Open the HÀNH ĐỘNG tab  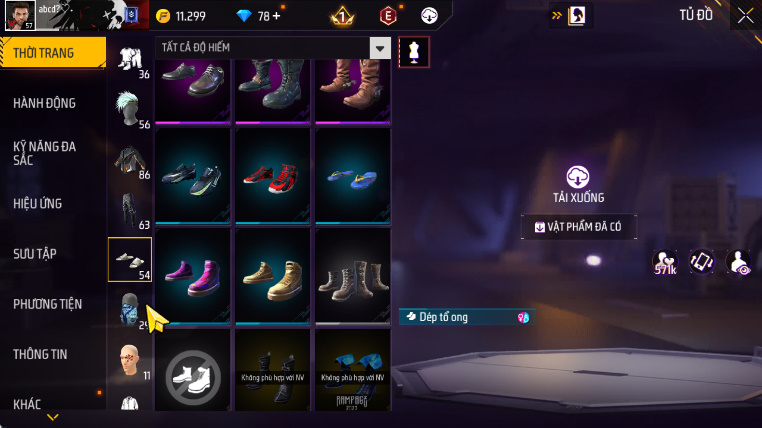coord(45,103)
